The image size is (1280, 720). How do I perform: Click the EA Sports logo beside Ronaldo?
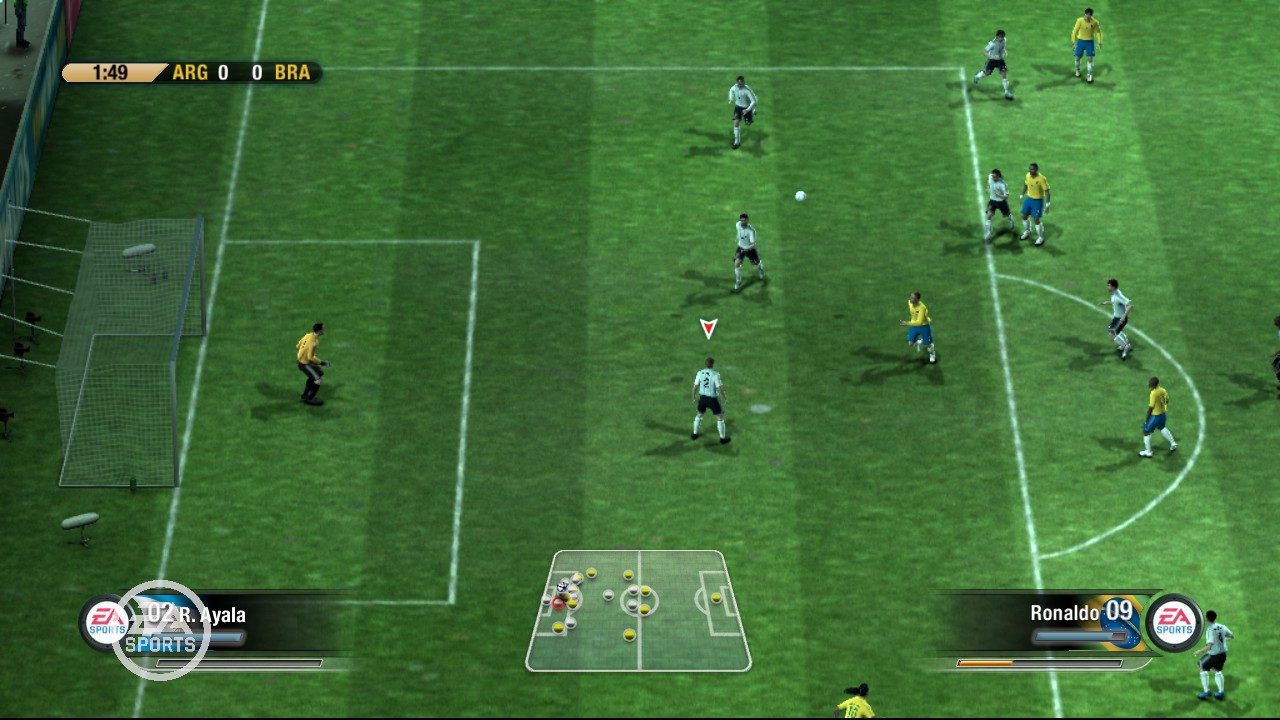[x=1175, y=622]
